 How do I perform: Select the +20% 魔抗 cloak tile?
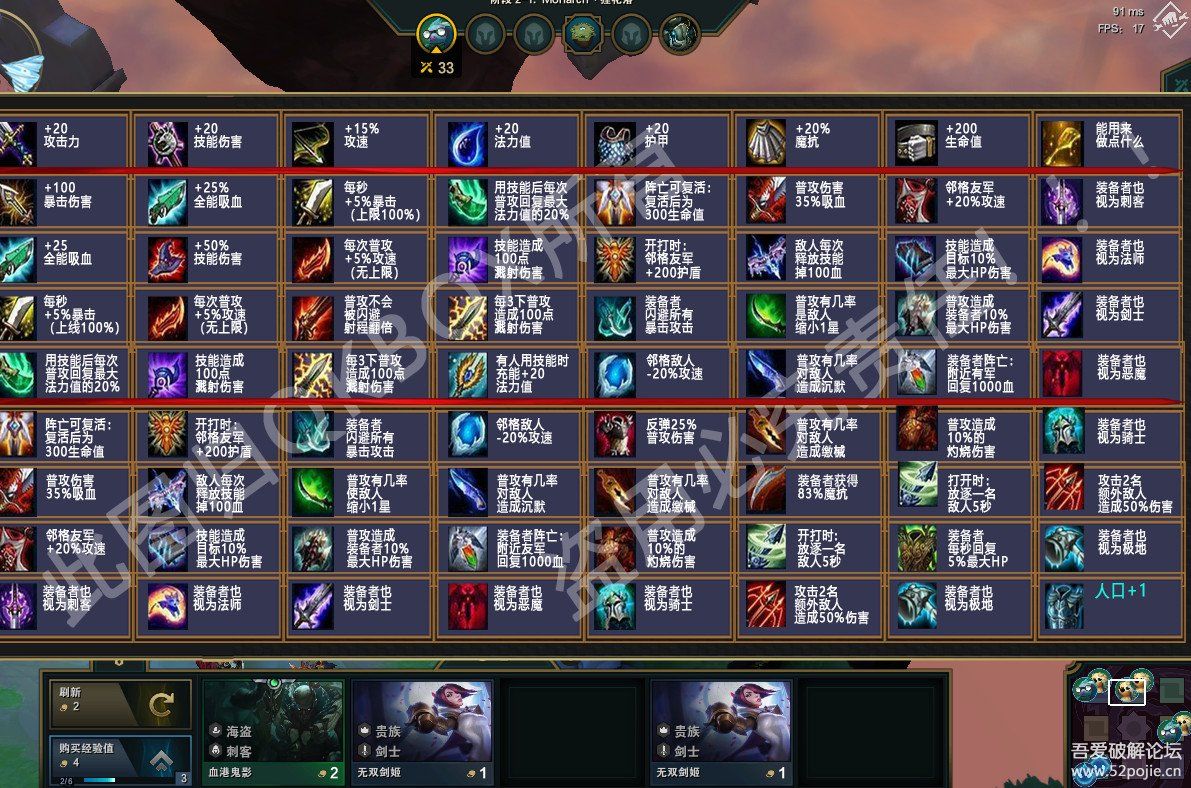pos(806,142)
